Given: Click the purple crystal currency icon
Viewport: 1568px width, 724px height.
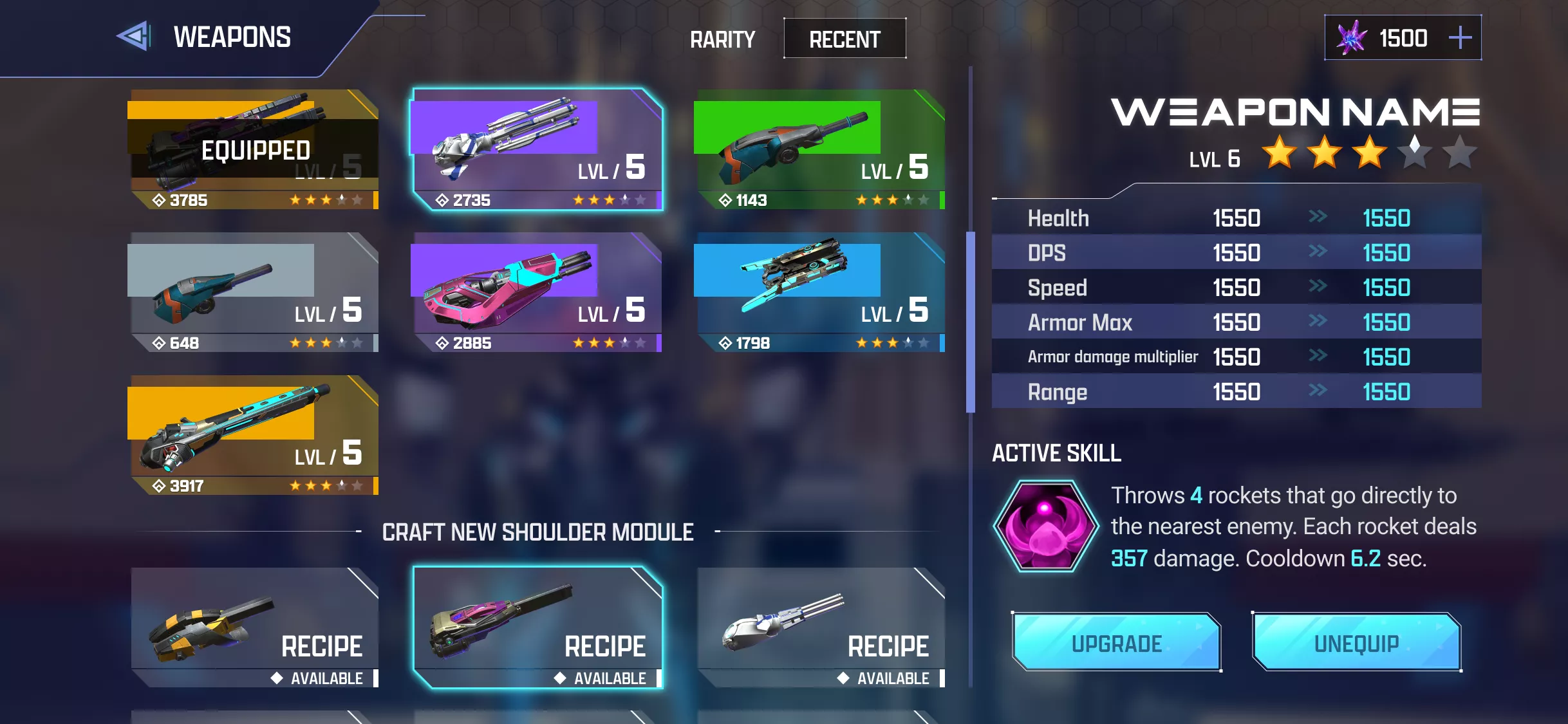Looking at the screenshot, I should tap(1350, 37).
